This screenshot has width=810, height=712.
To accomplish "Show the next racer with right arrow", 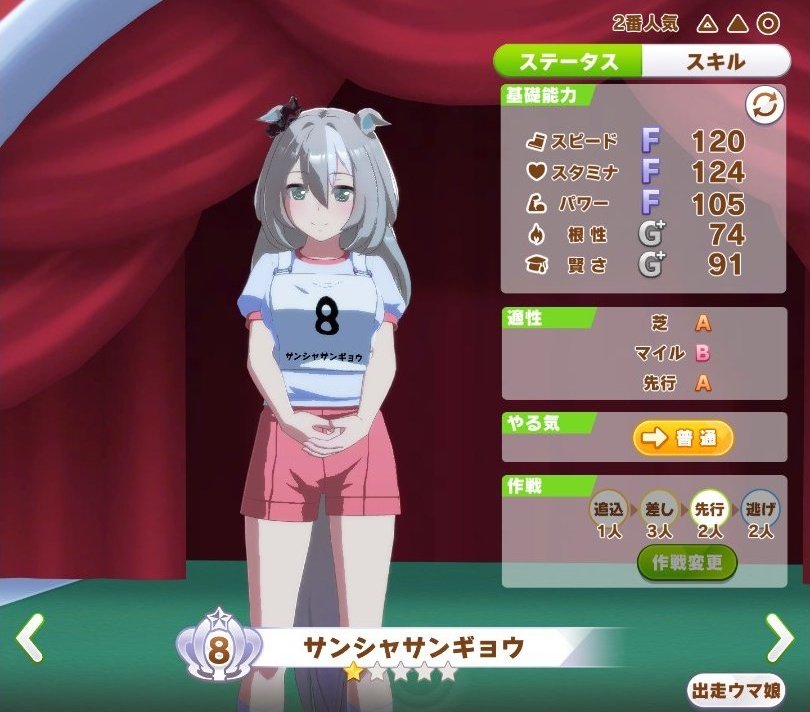I will pos(778,636).
